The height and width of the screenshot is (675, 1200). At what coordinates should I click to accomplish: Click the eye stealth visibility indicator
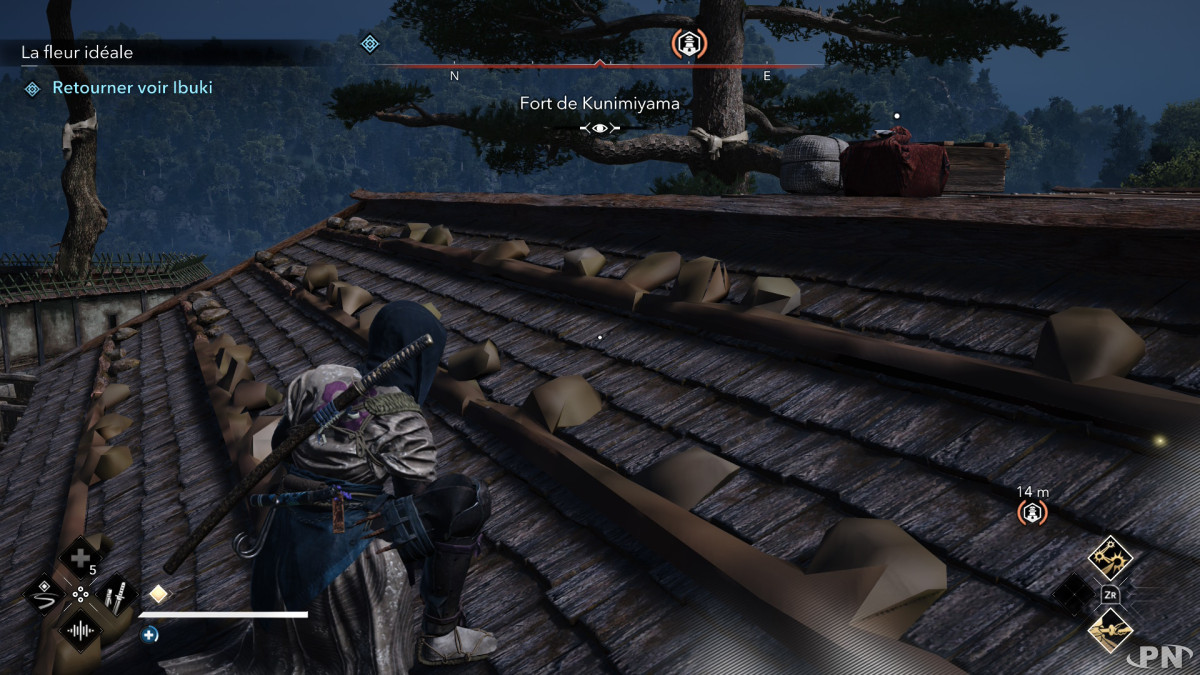[x=600, y=128]
